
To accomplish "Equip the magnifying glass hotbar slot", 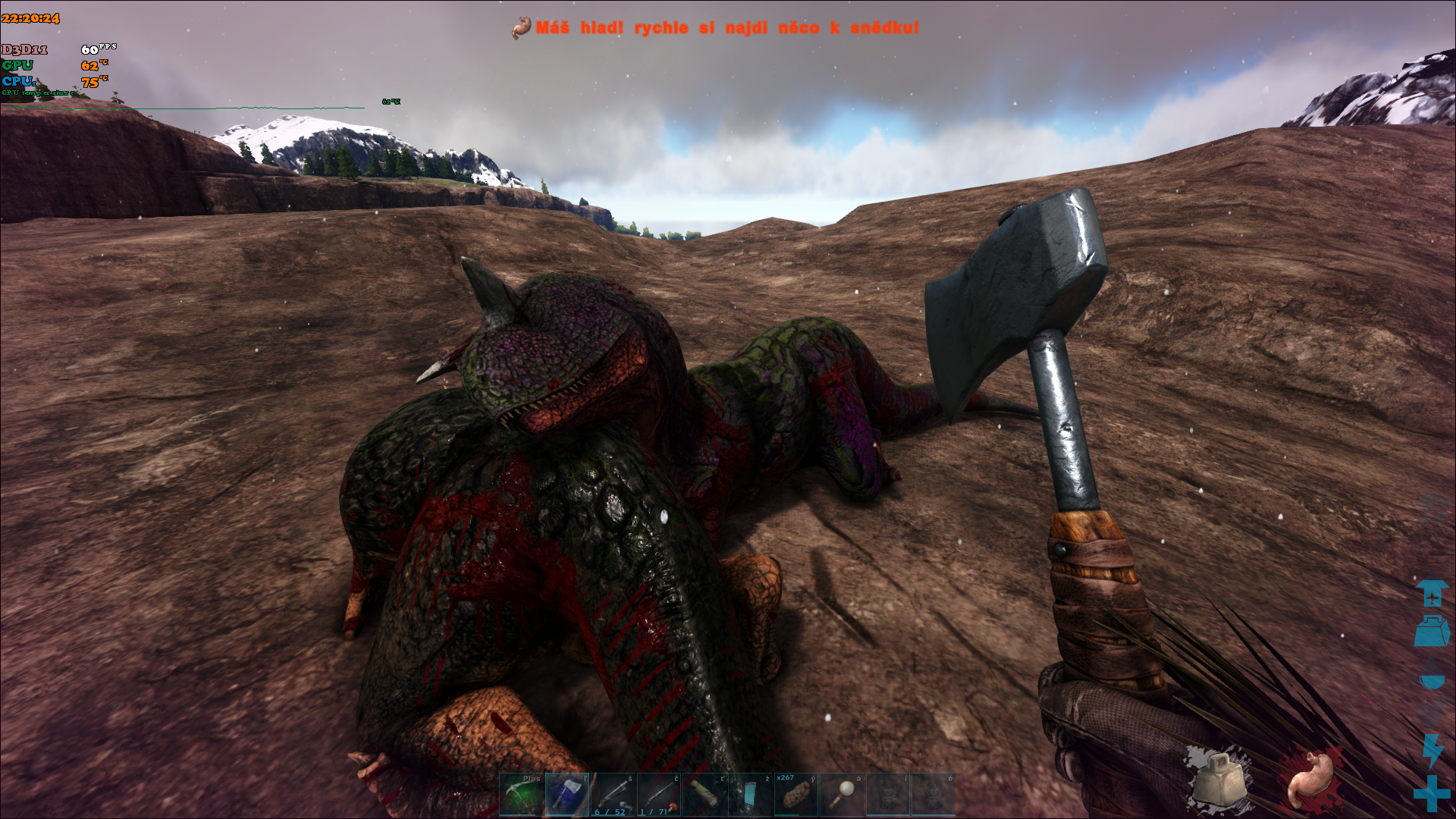I will [842, 795].
